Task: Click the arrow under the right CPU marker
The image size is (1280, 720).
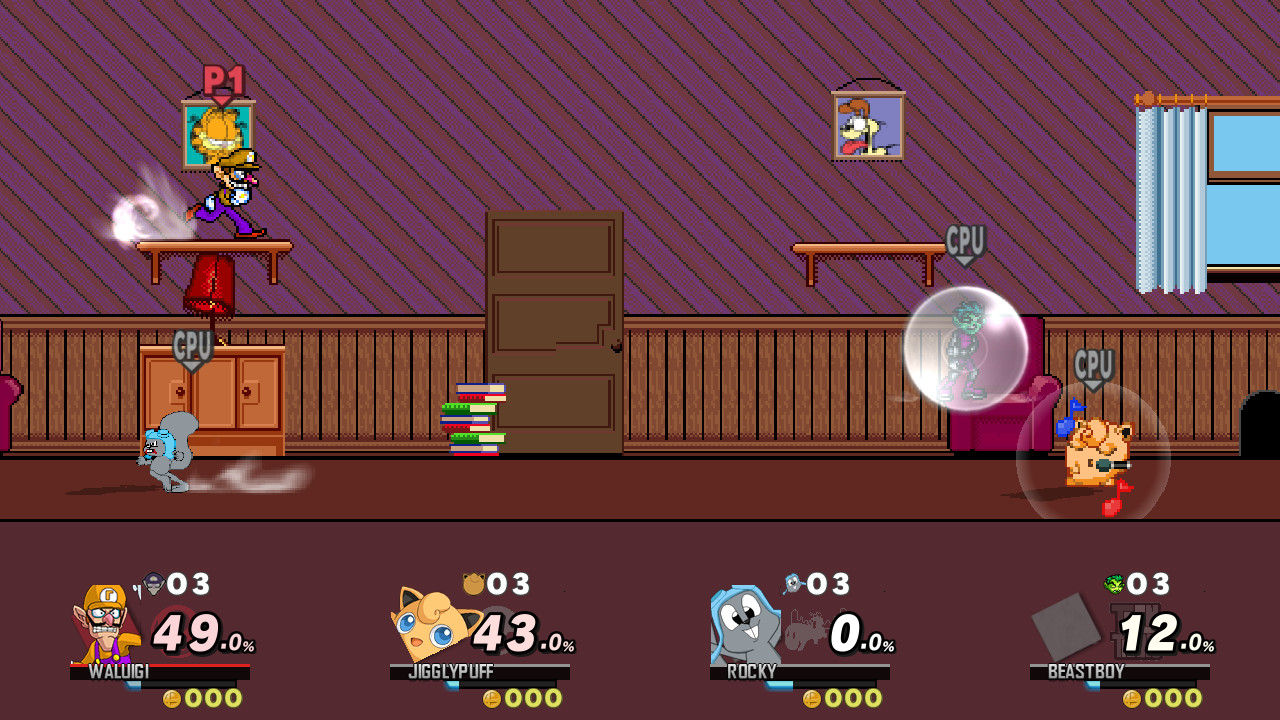Action: click(1090, 384)
